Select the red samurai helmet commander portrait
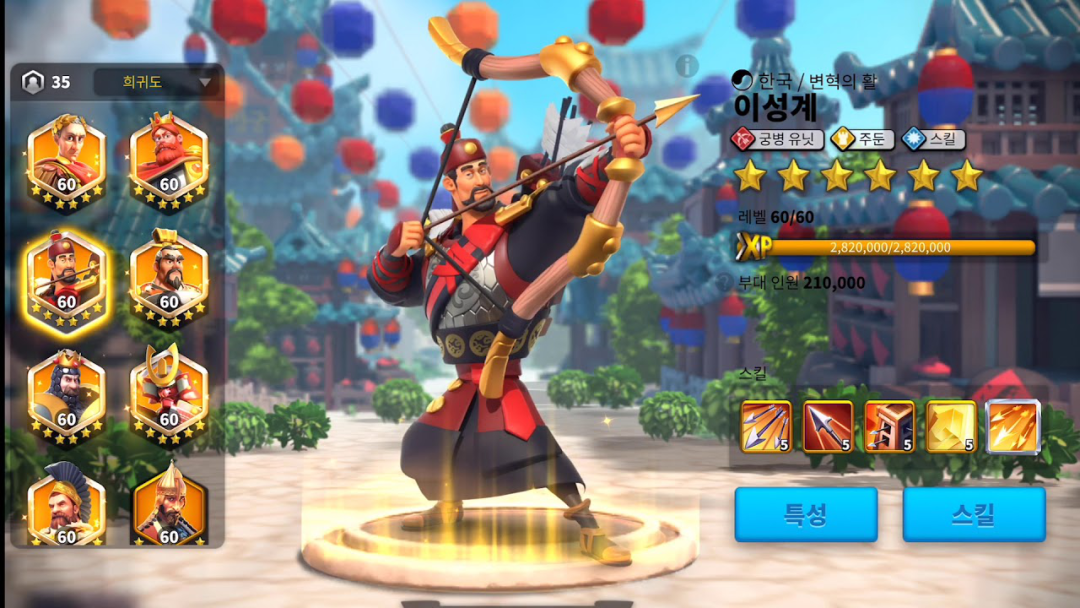1080x608 pixels. (x=168, y=392)
